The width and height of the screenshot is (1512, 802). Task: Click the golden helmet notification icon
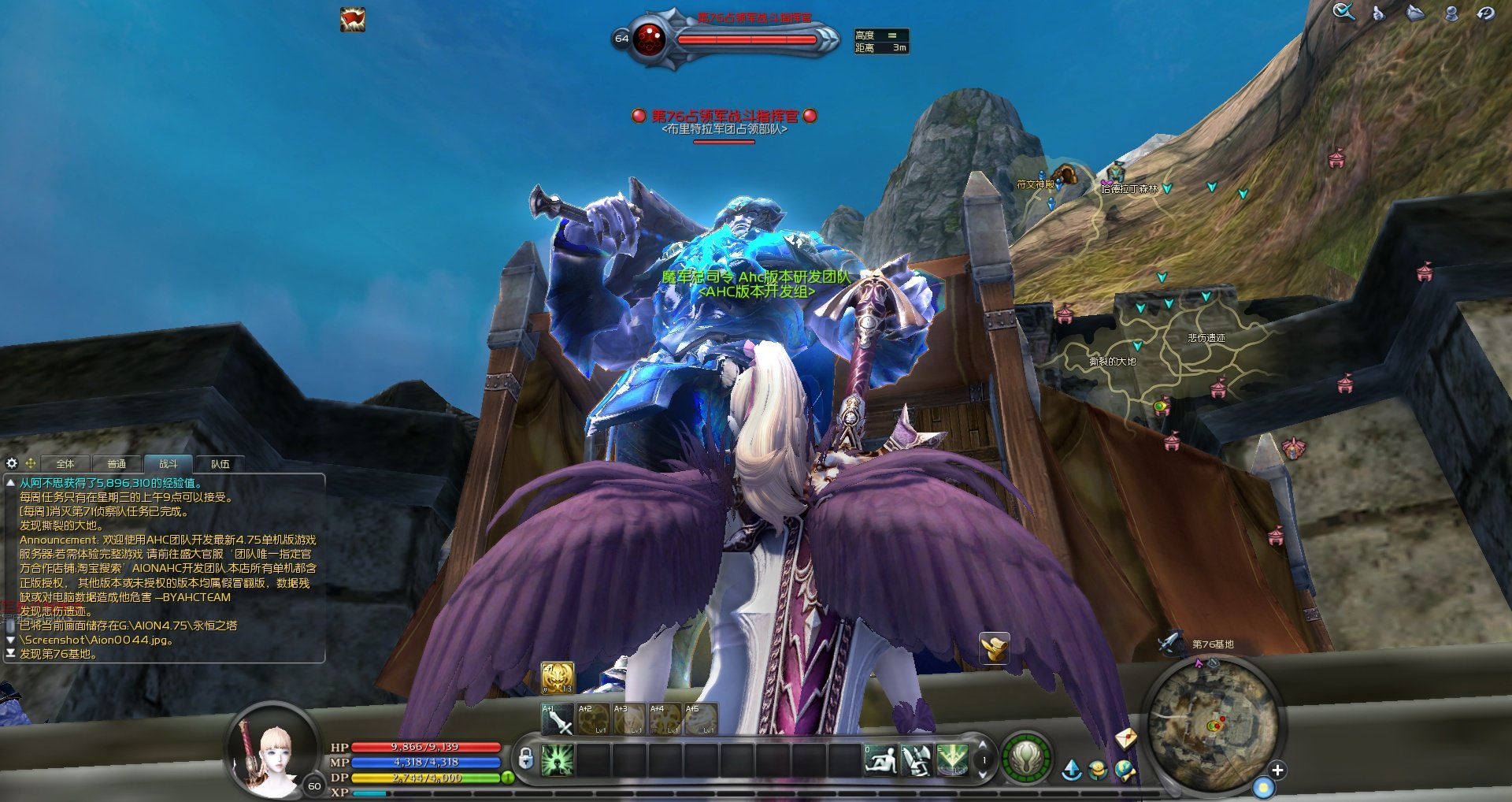pyautogui.click(x=994, y=648)
